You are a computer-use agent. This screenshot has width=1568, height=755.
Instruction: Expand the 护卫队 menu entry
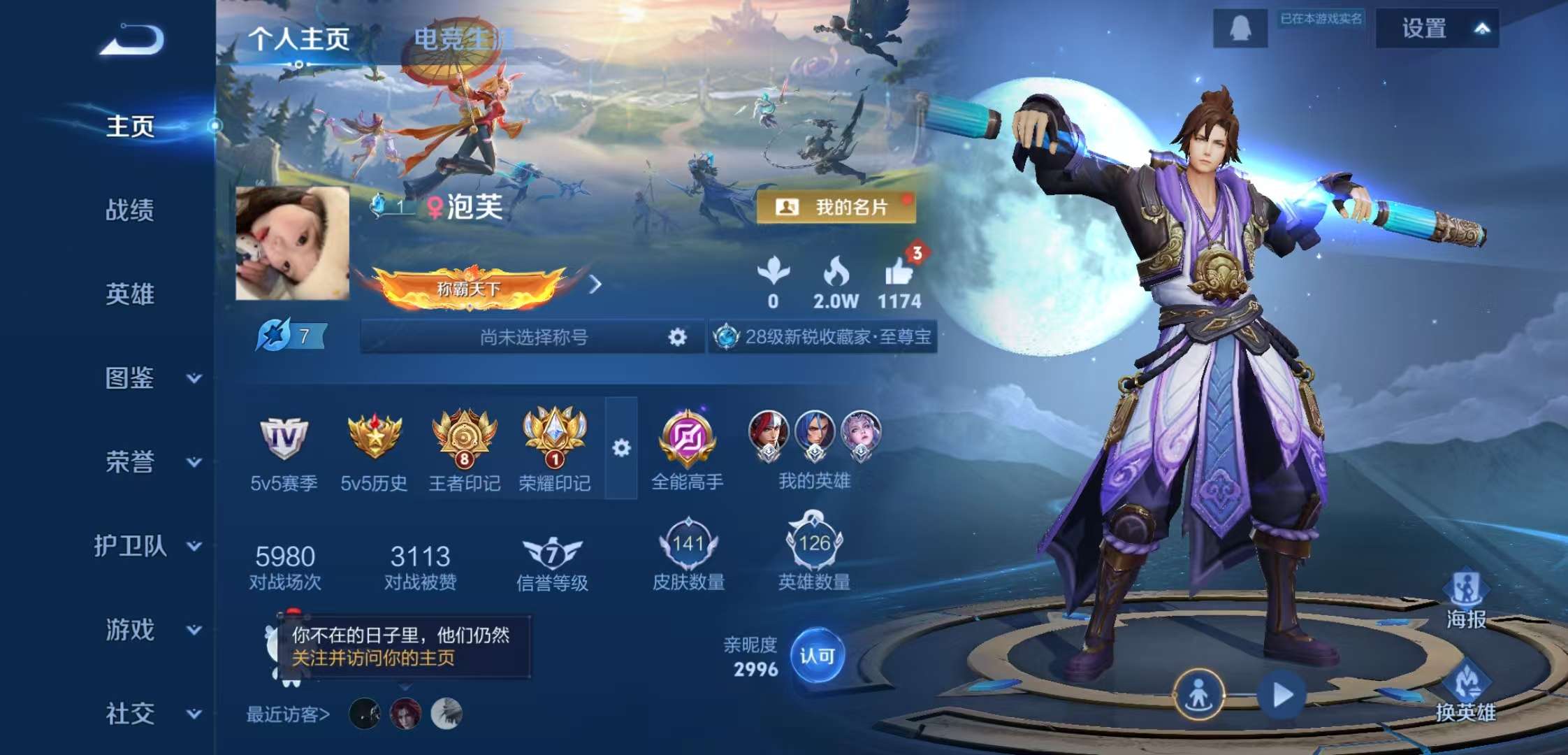(147, 546)
